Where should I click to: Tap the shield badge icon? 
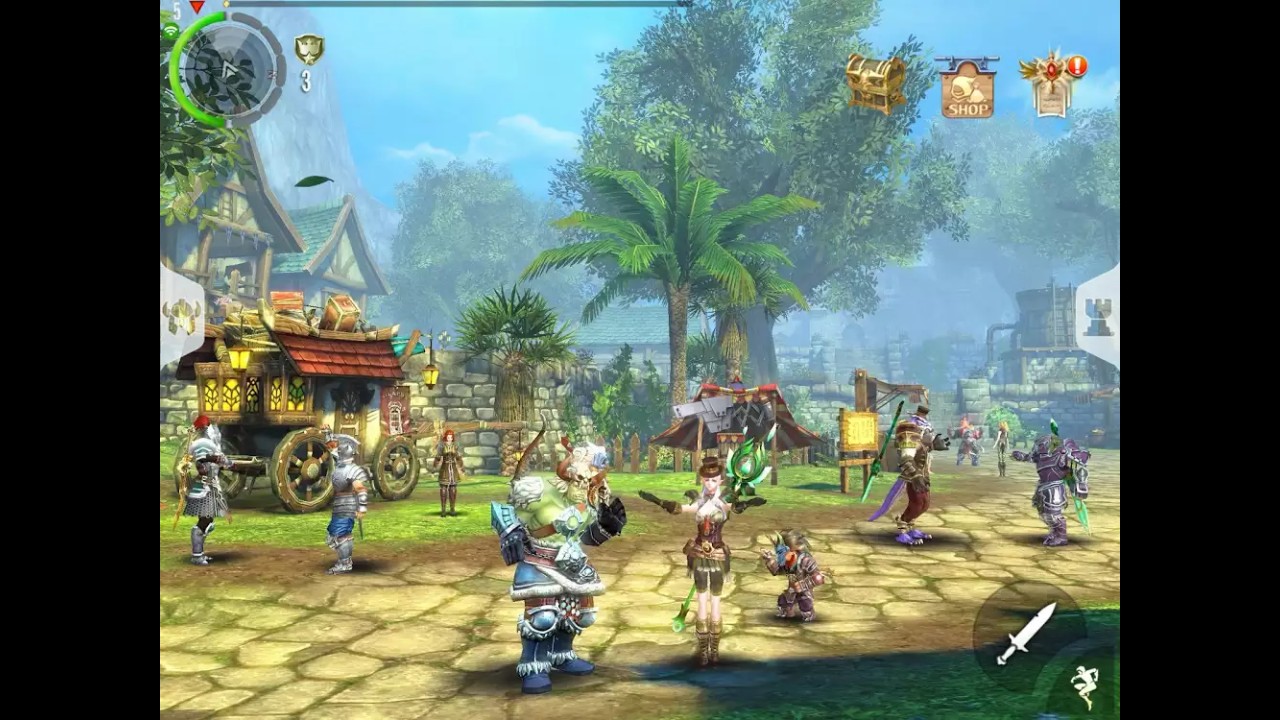(308, 50)
